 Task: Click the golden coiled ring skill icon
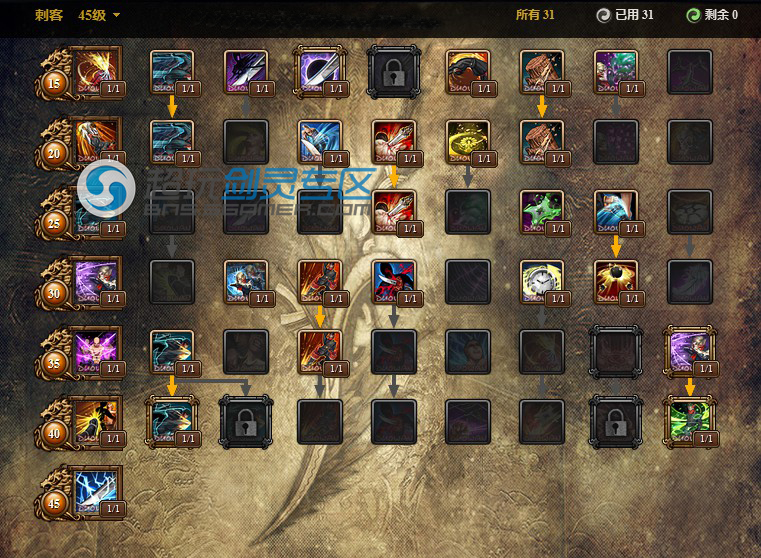467,142
